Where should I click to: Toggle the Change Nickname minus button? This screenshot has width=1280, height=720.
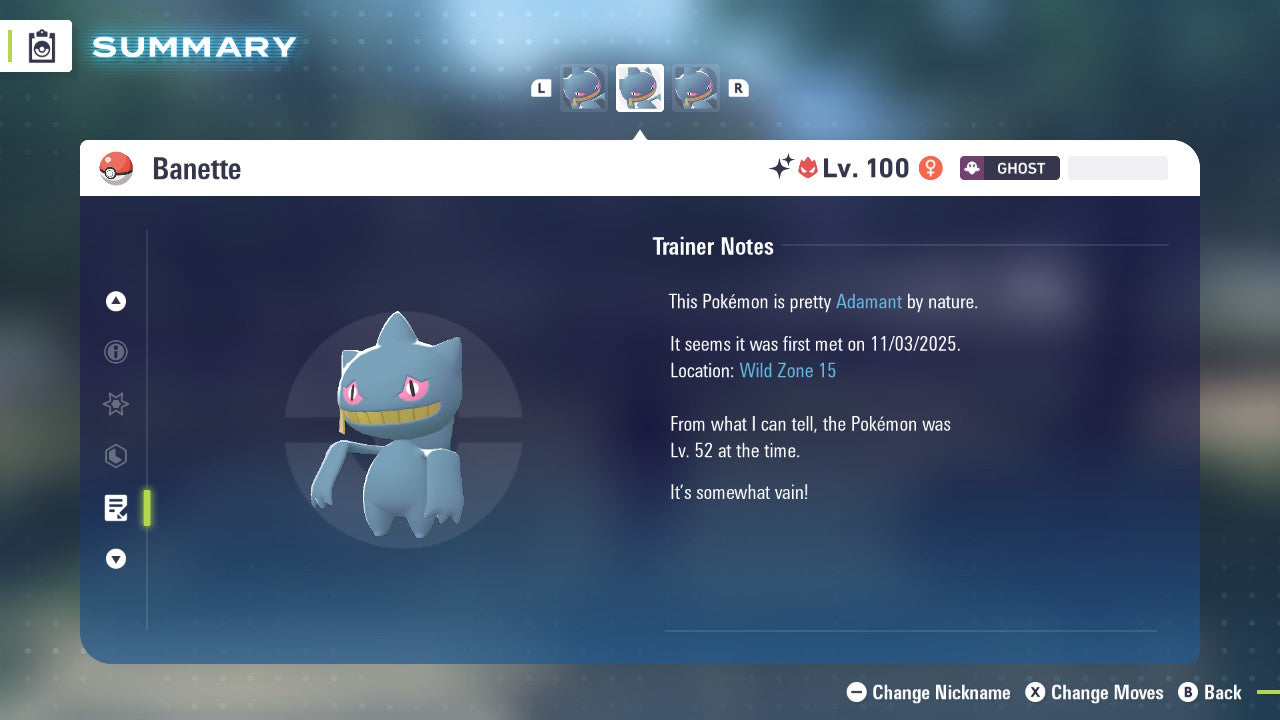point(857,692)
